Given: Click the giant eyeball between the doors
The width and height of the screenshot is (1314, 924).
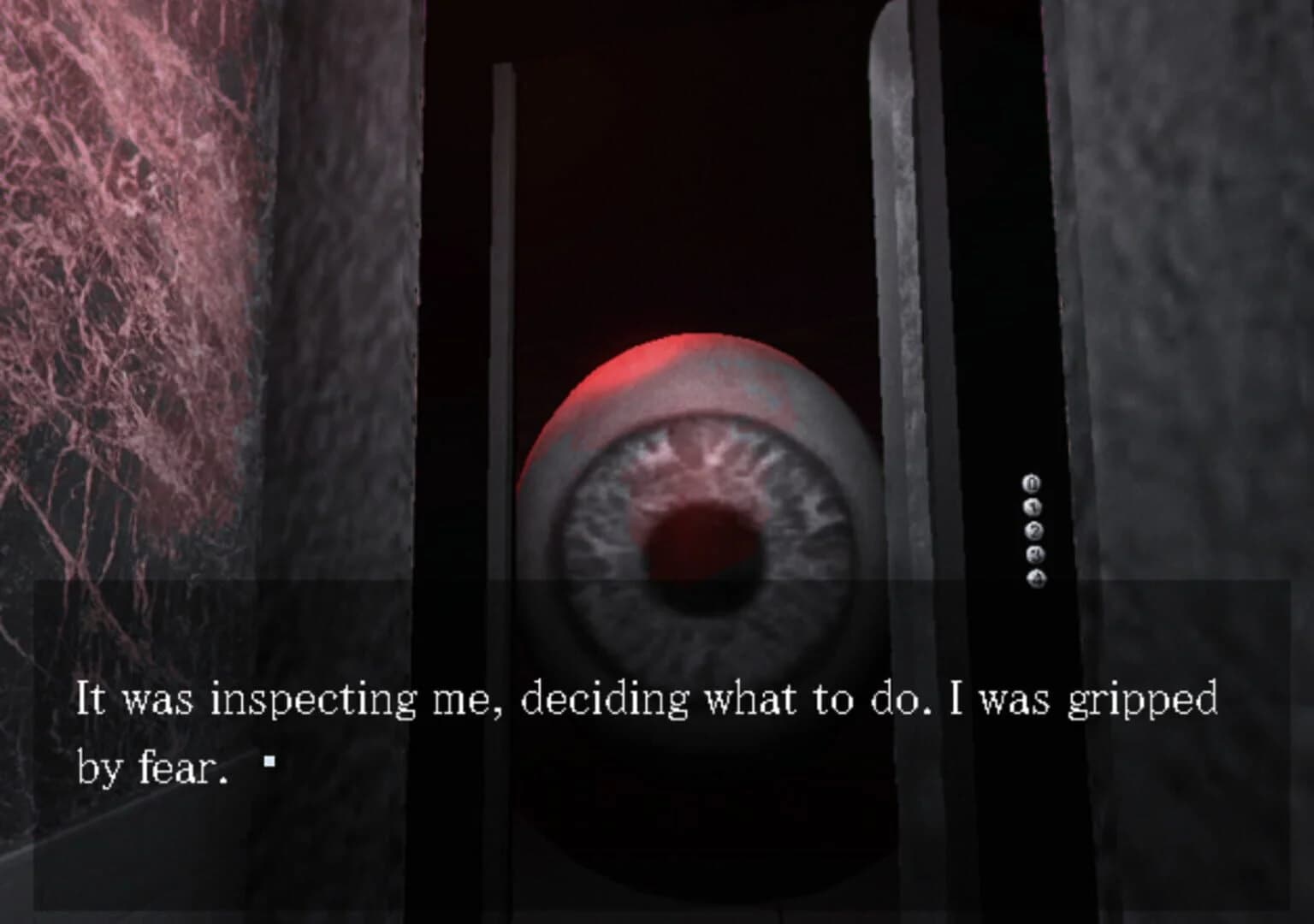Looking at the screenshot, I should [701, 513].
